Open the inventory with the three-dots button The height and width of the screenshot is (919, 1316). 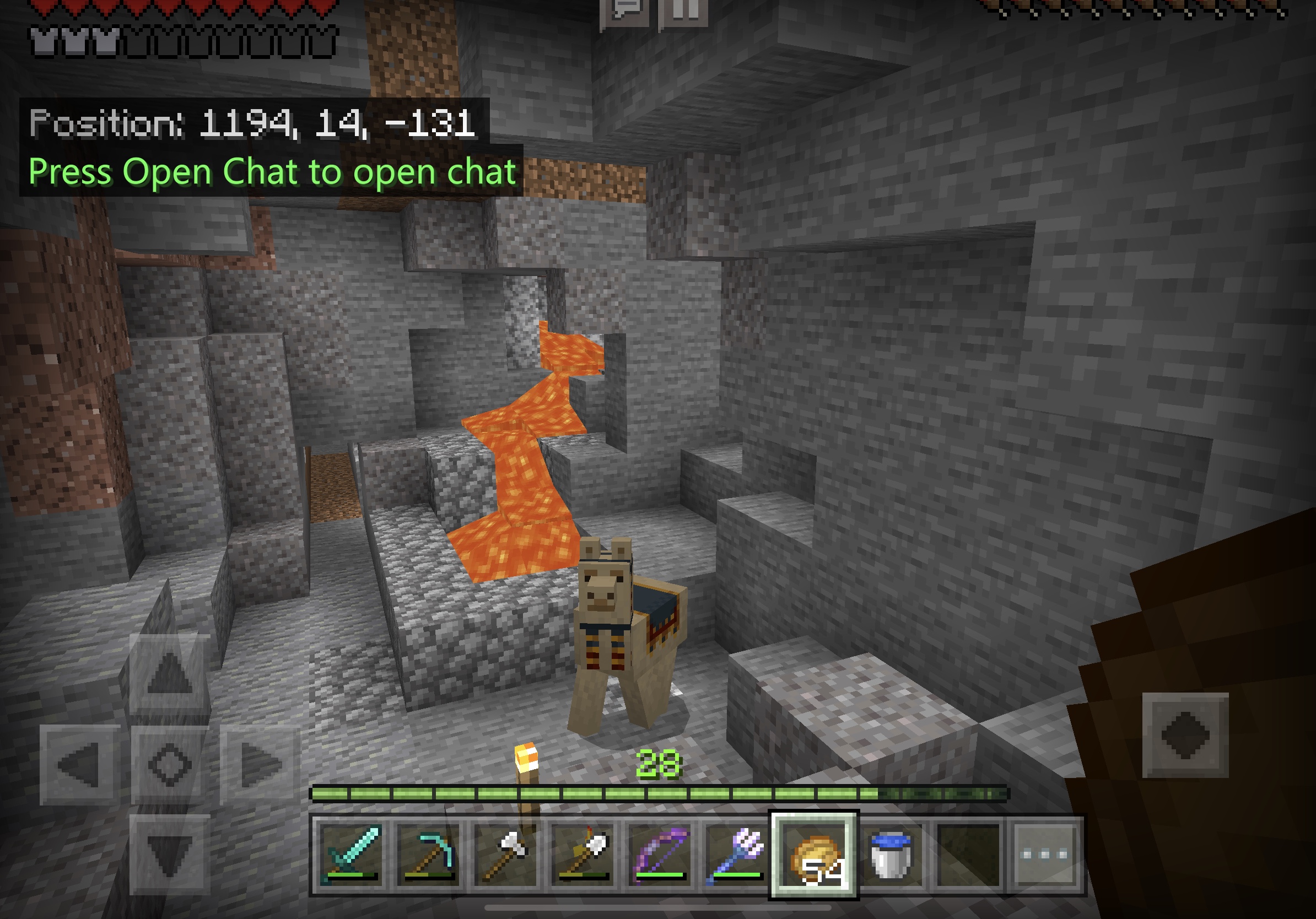[1045, 854]
